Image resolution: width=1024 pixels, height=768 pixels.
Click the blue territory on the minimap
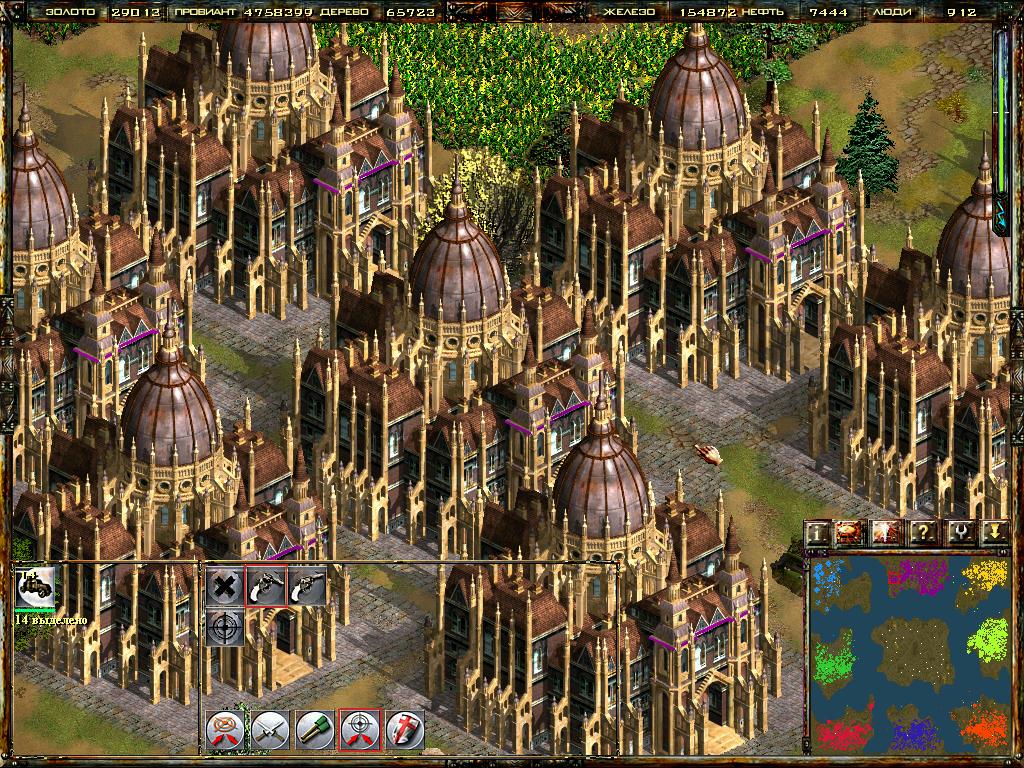click(828, 577)
